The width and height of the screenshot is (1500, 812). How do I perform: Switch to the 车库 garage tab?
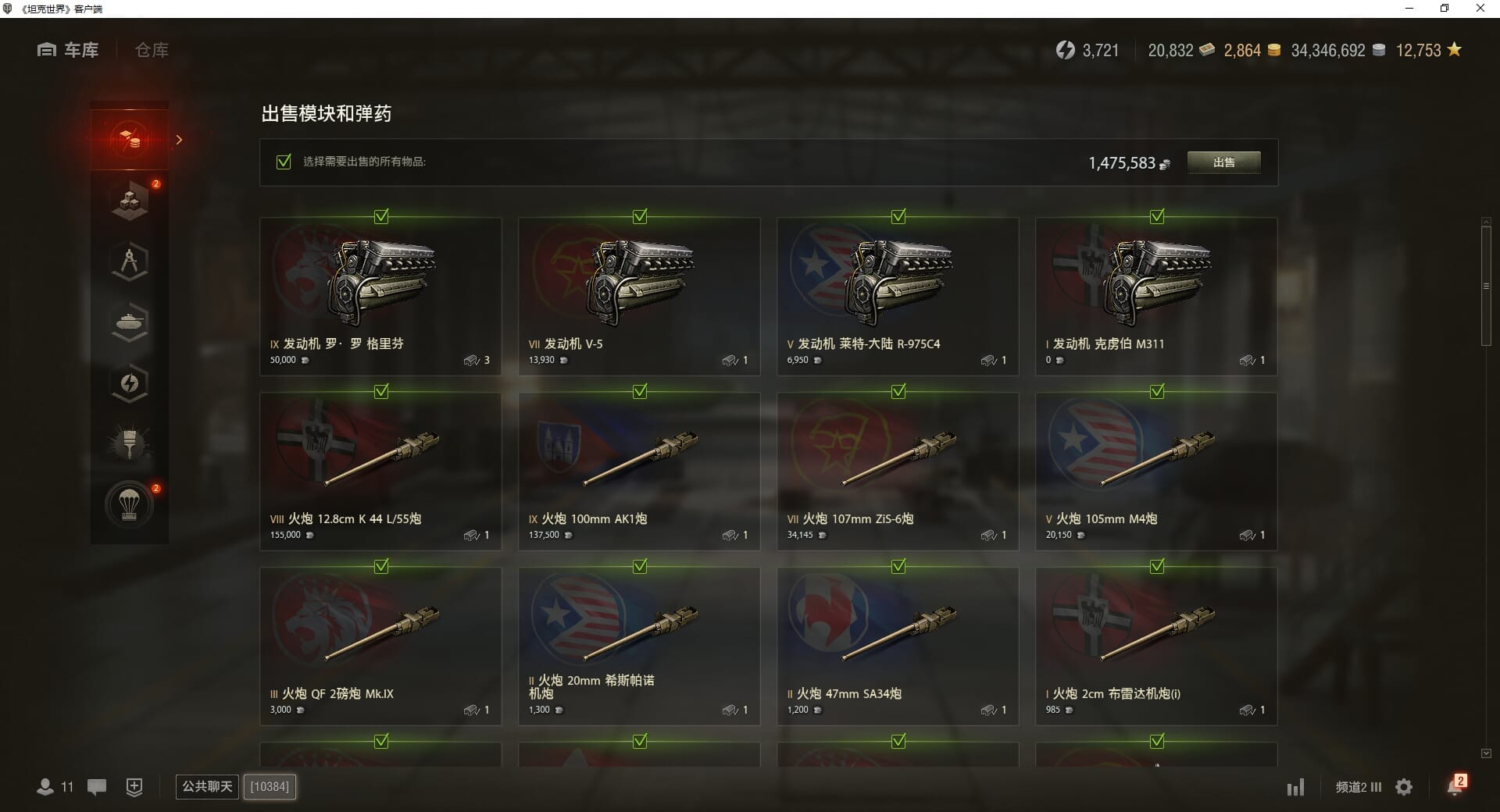click(x=69, y=50)
